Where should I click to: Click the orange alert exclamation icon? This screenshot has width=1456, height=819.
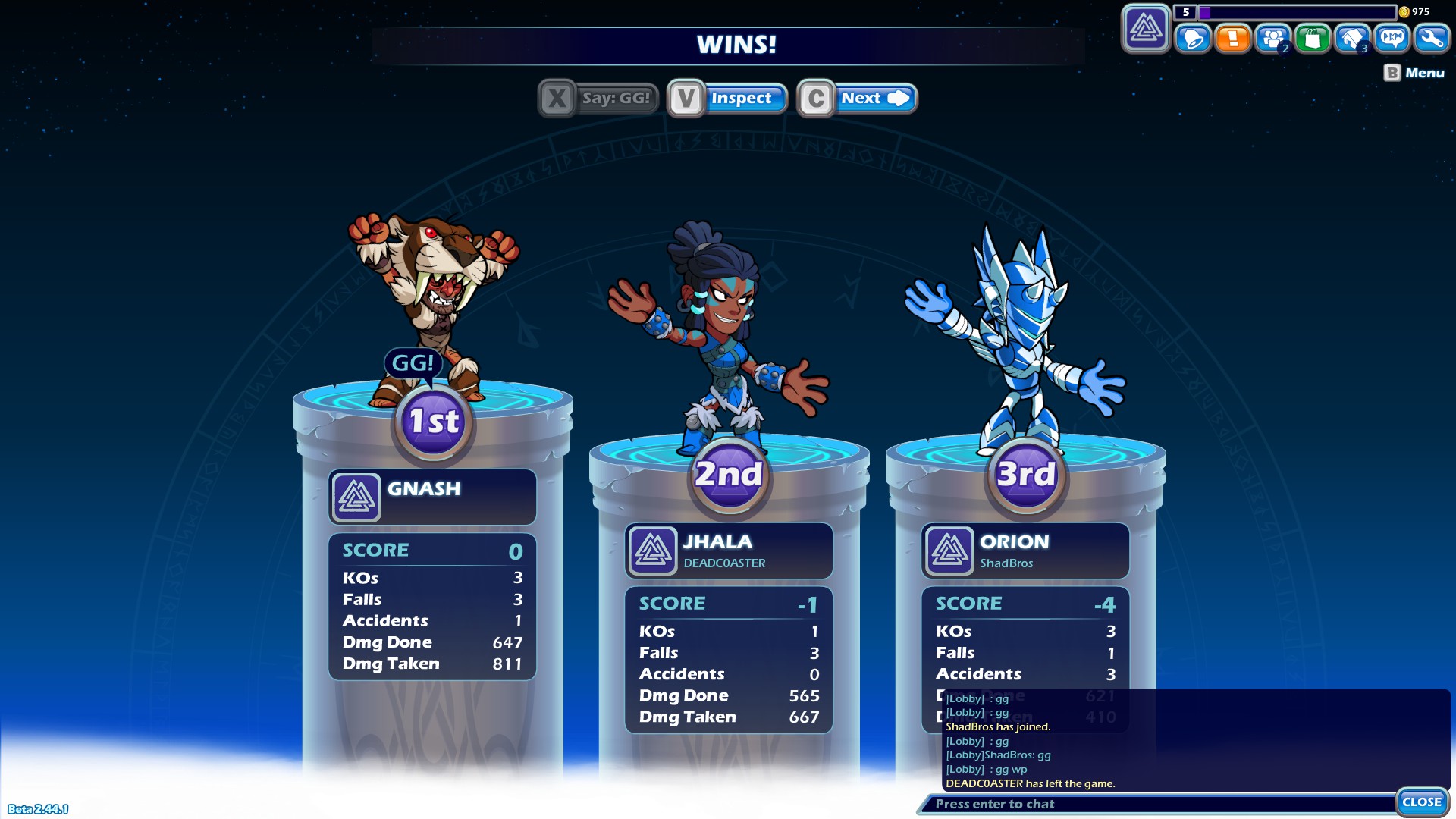[x=1232, y=39]
